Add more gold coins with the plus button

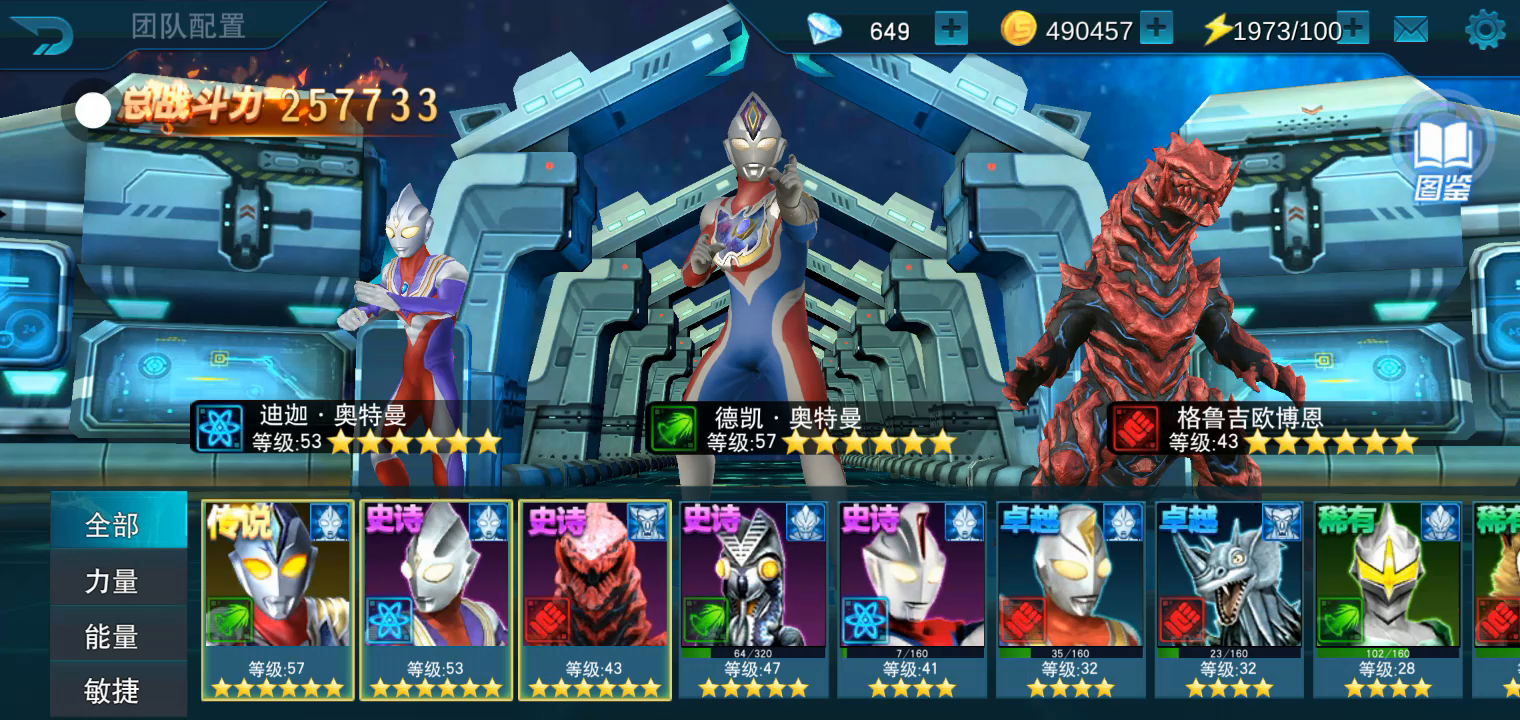1156,29
